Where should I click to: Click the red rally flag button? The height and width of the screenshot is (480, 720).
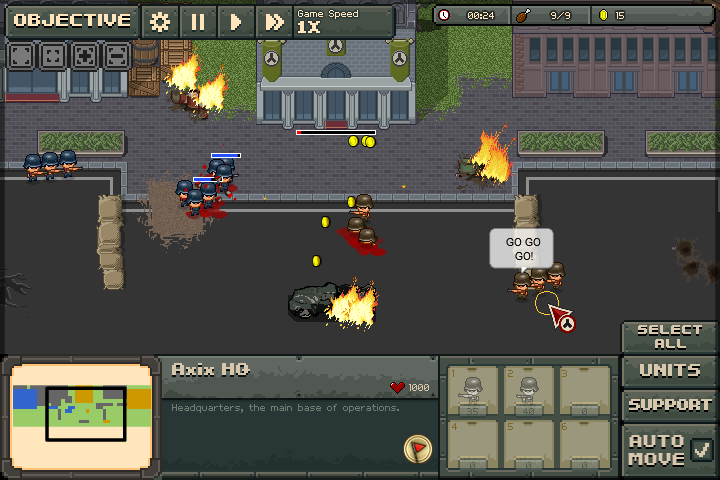pyautogui.click(x=417, y=449)
